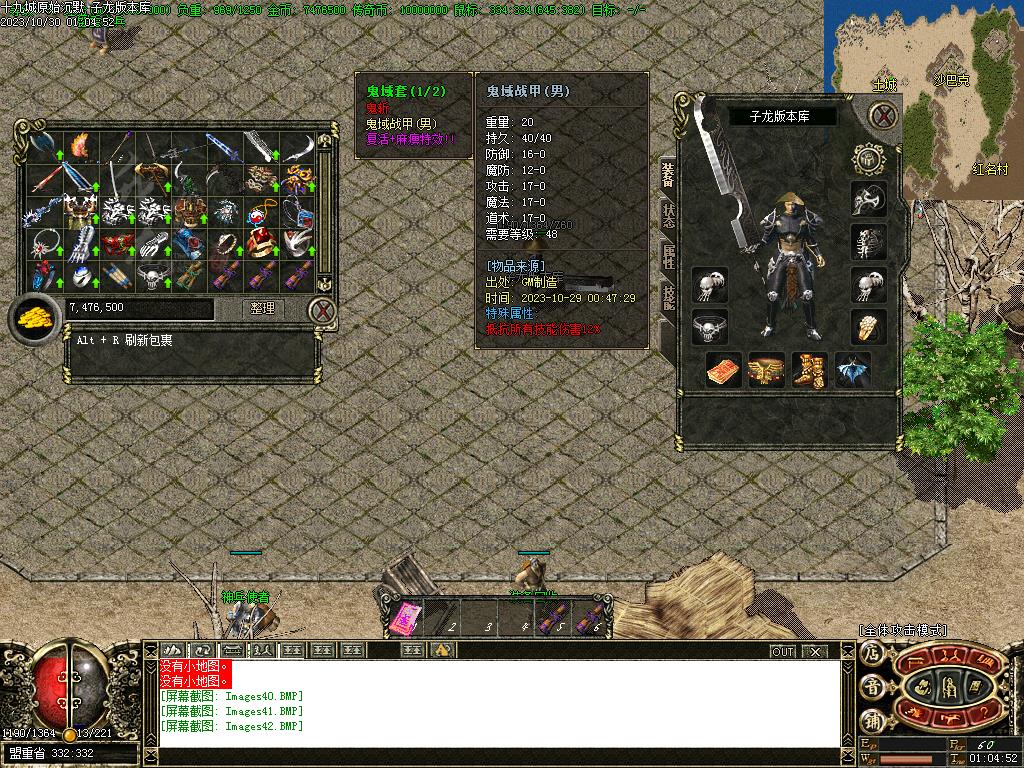Click the 整理 sort button in the bag
This screenshot has width=1024, height=768.
[263, 309]
